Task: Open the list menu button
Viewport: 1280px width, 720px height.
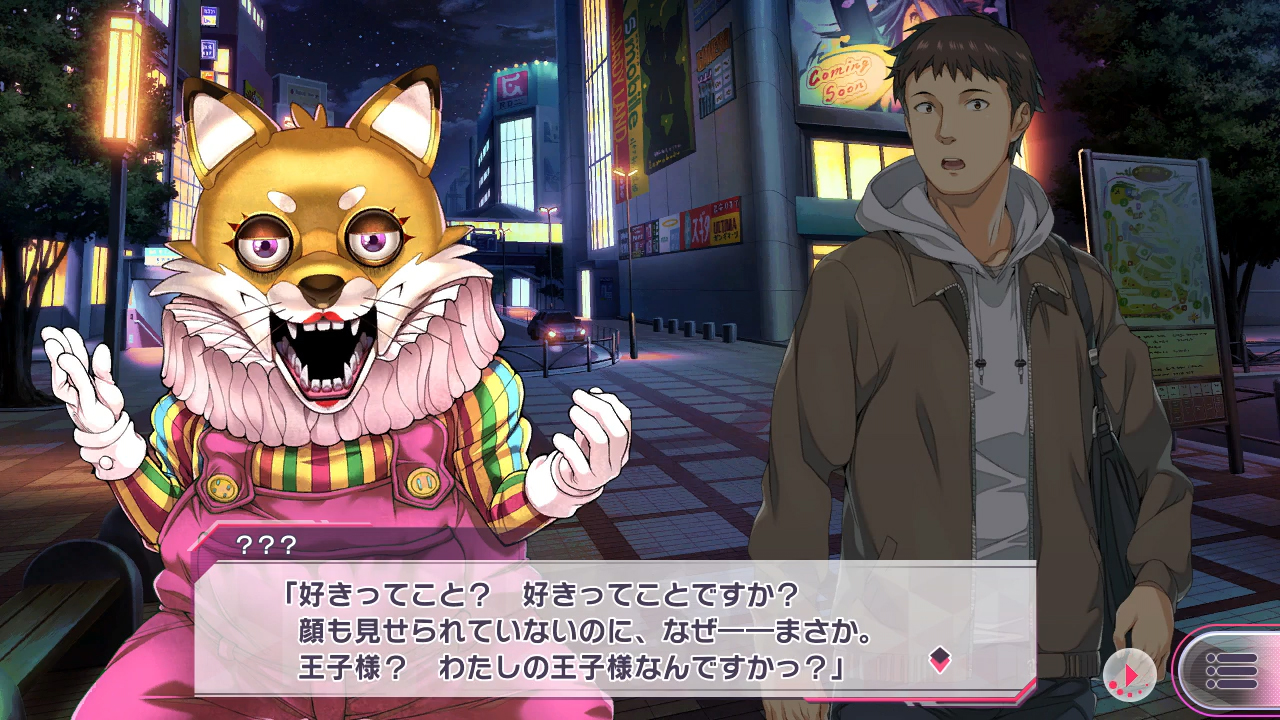Action: (1231, 670)
